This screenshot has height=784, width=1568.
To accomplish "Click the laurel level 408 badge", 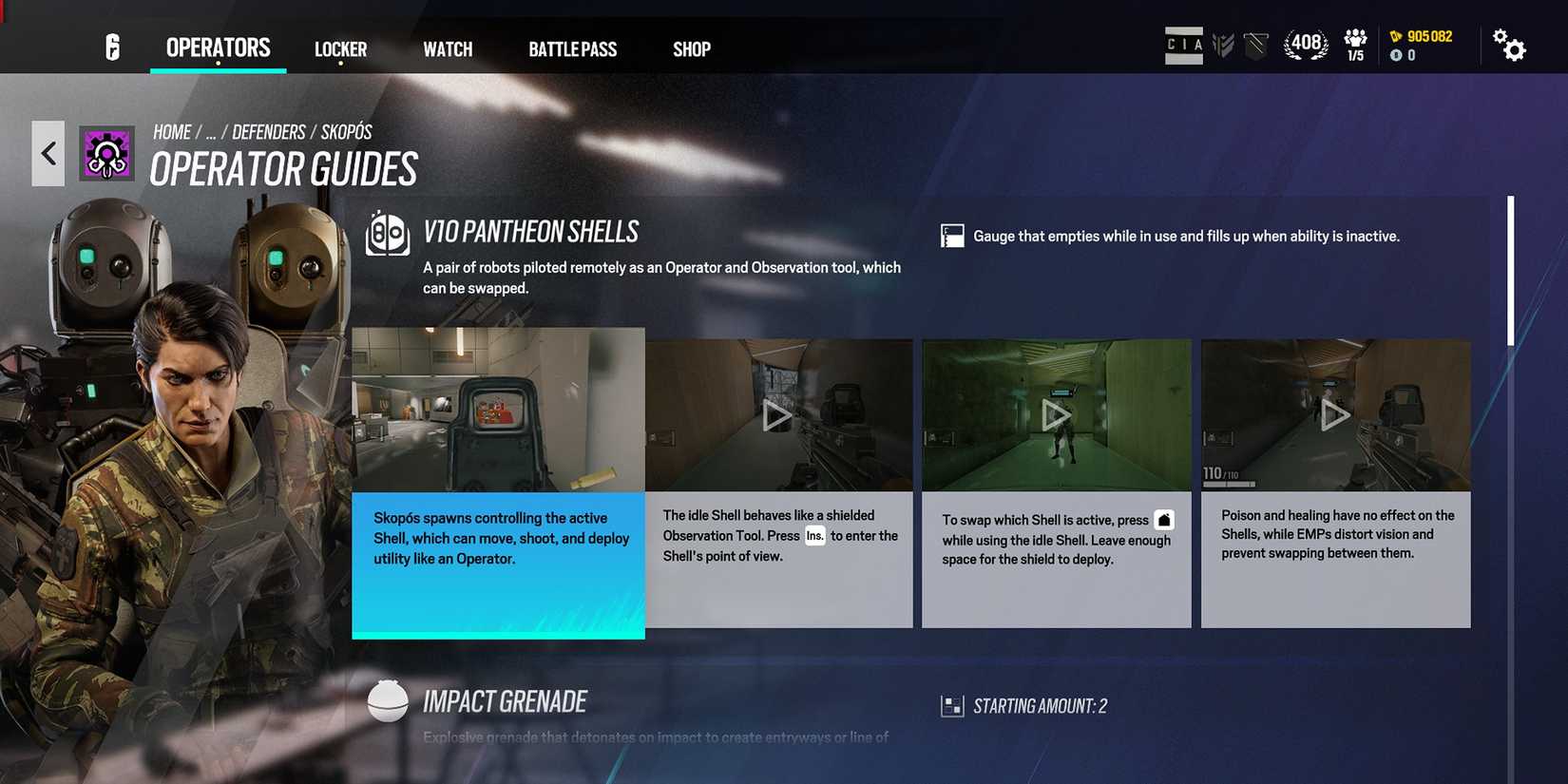I will [x=1306, y=44].
